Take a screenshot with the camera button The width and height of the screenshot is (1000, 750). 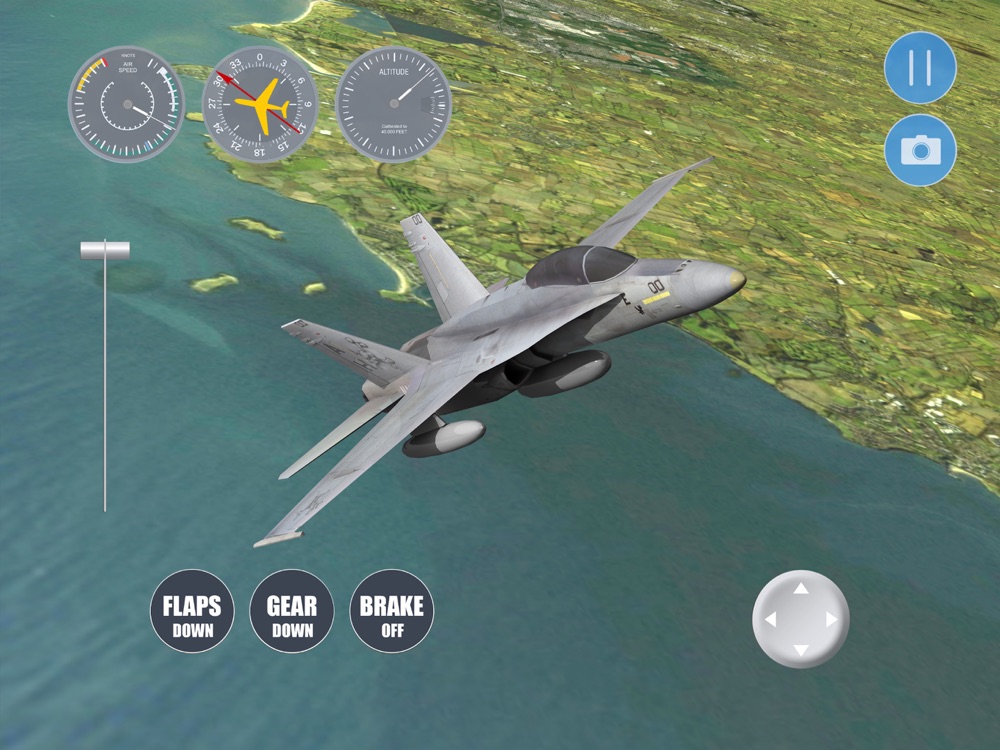click(x=920, y=150)
